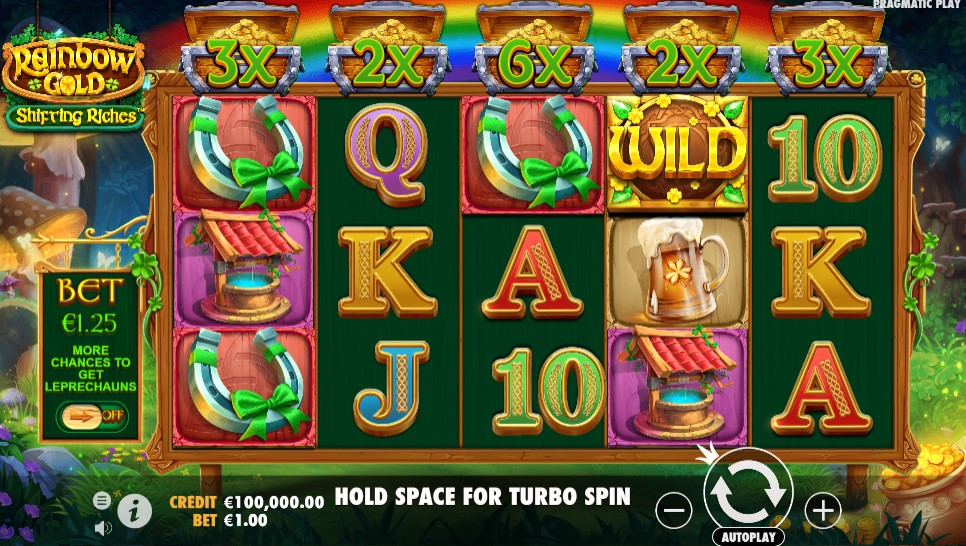
Task: Decrease the bet with the minus button
Action: tap(674, 511)
